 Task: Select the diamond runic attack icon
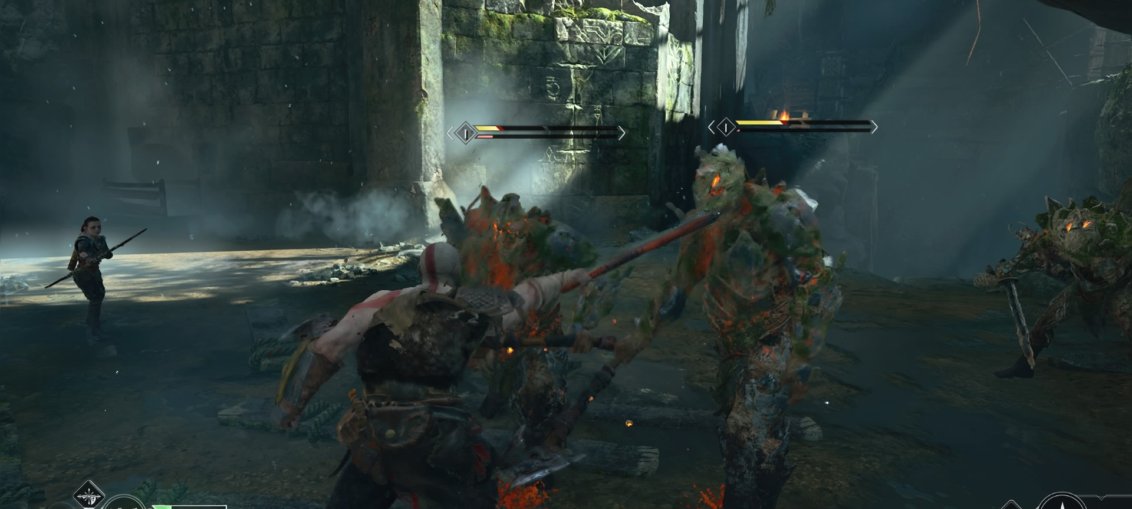coord(88,494)
